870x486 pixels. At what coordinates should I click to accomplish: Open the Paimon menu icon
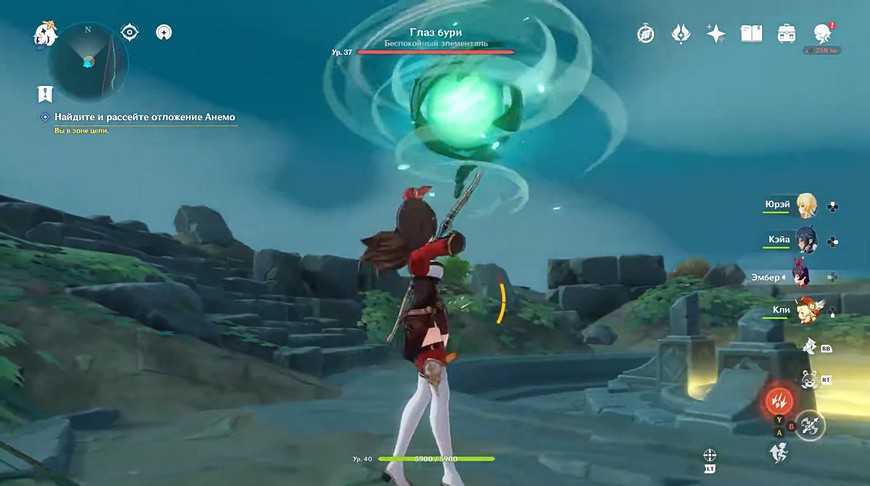coord(44,33)
